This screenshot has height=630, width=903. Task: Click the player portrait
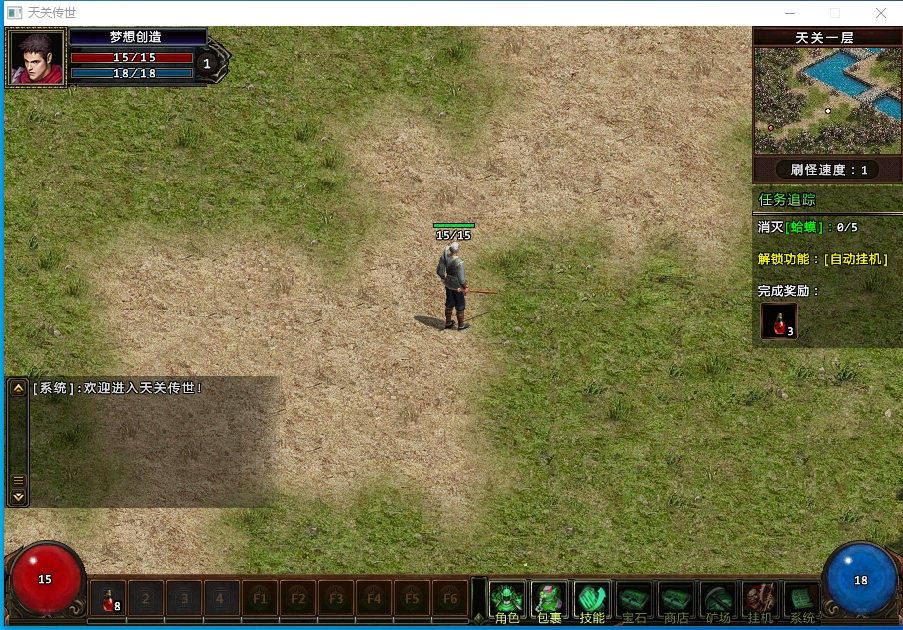pyautogui.click(x=36, y=59)
